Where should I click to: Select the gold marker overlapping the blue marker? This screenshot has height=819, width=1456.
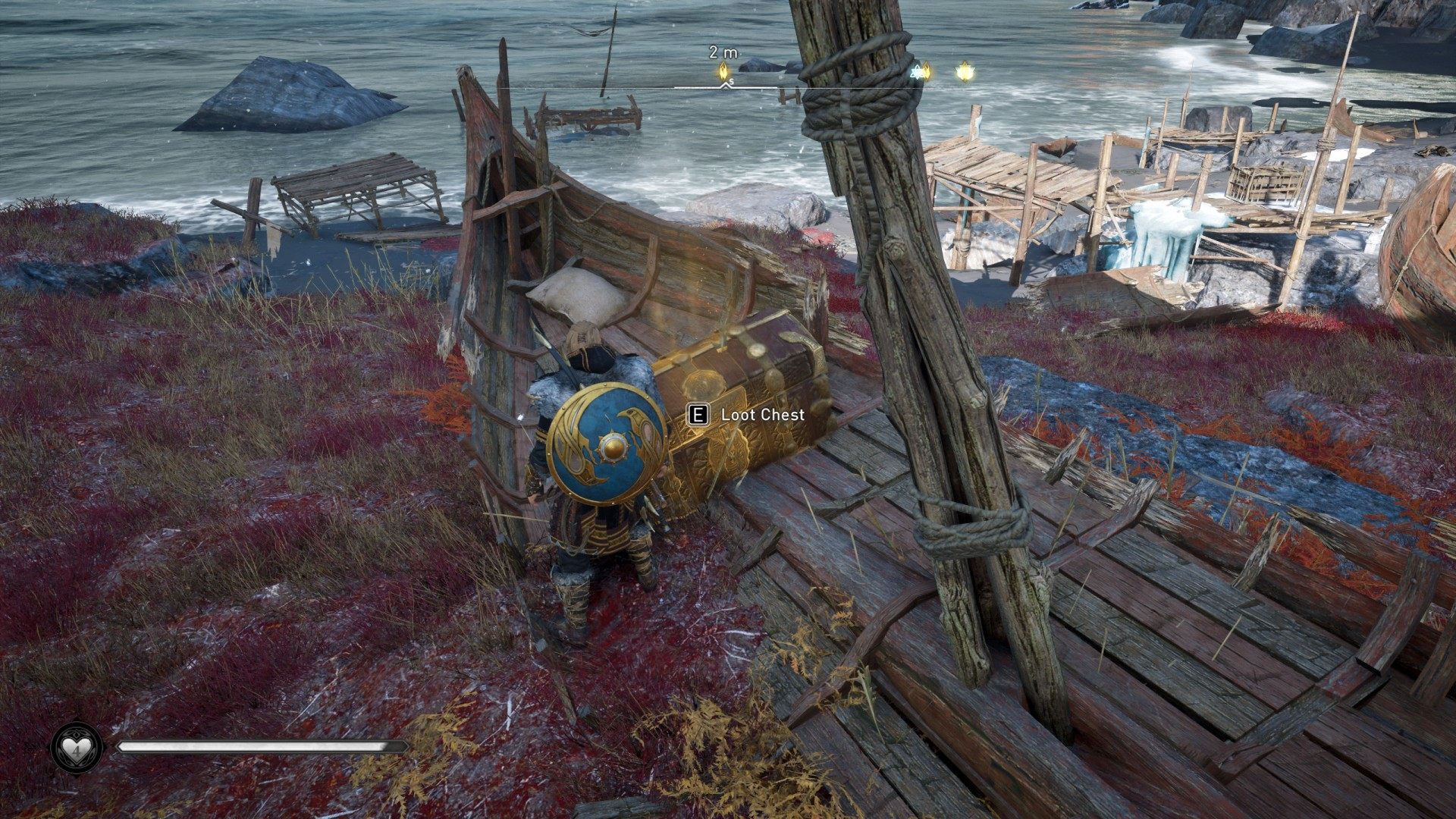pyautogui.click(x=926, y=72)
